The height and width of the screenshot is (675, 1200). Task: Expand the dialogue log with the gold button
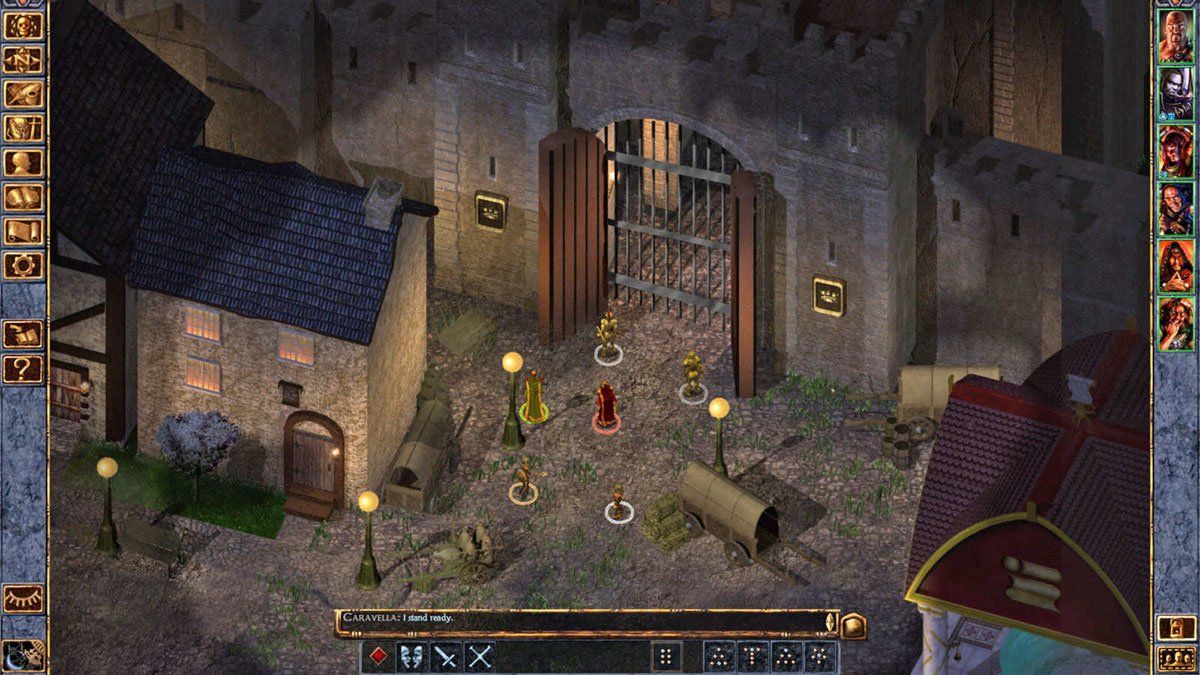tap(853, 625)
